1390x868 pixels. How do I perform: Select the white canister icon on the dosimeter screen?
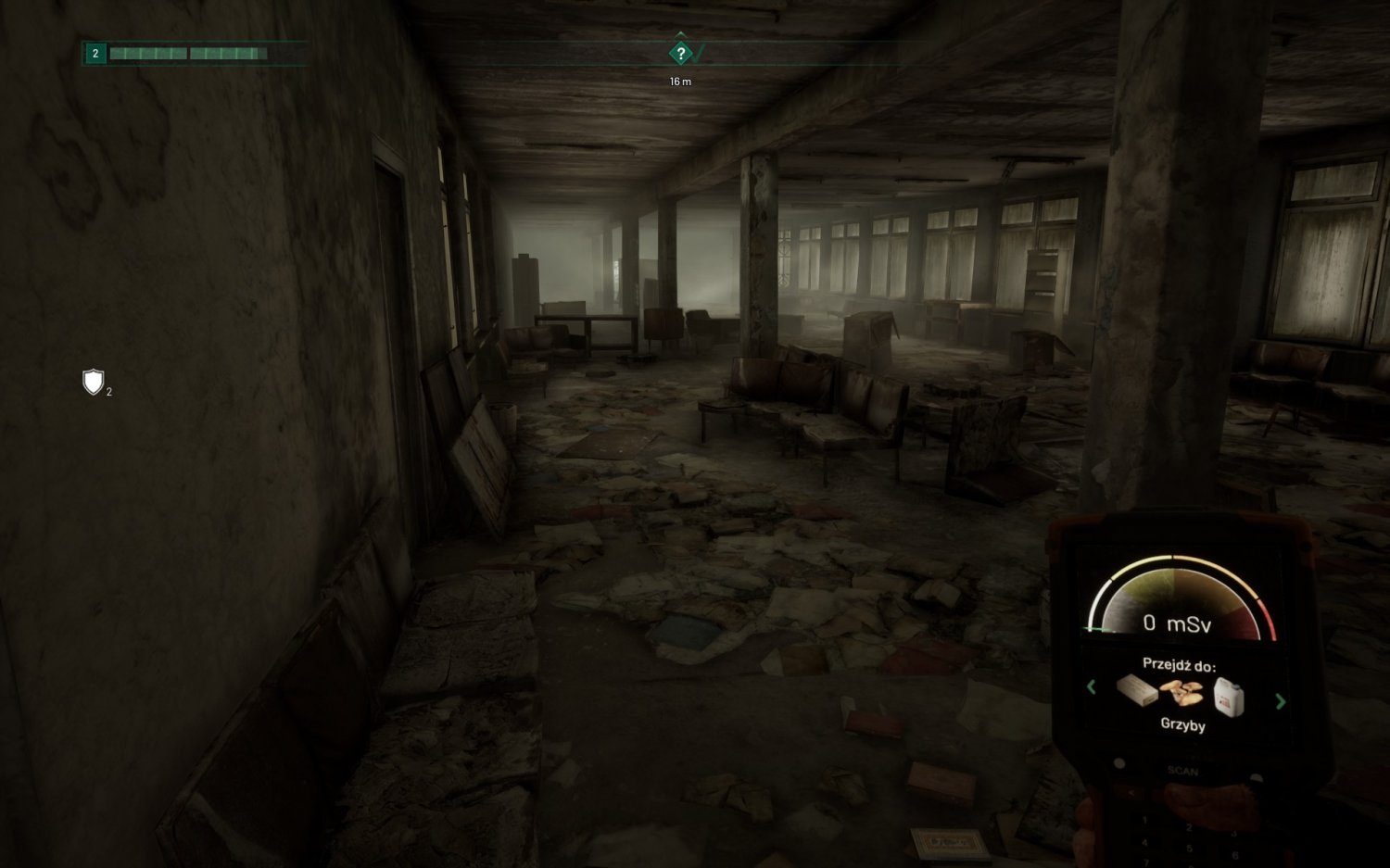click(x=1228, y=695)
